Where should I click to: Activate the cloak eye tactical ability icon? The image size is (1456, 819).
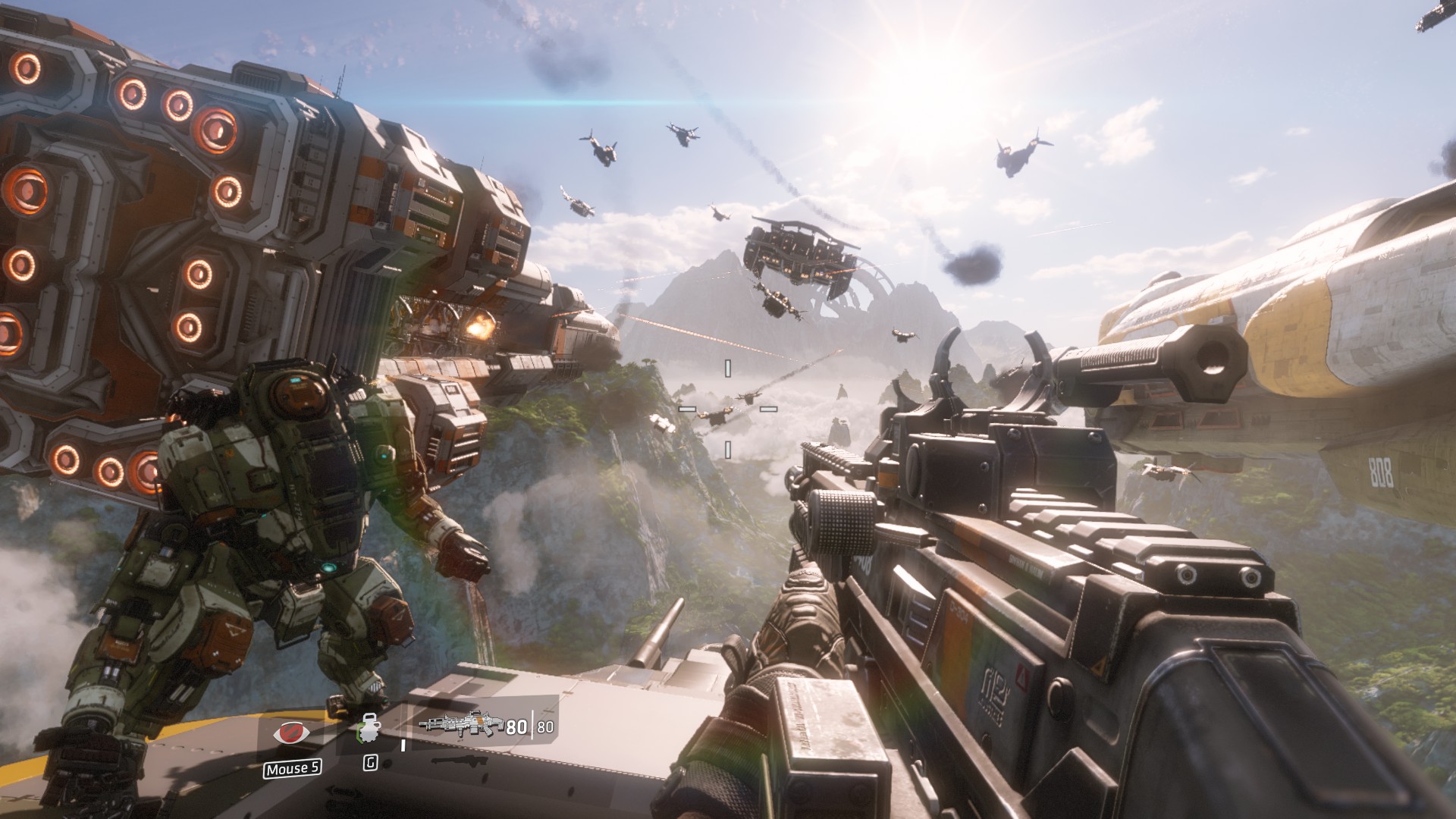pos(291,733)
